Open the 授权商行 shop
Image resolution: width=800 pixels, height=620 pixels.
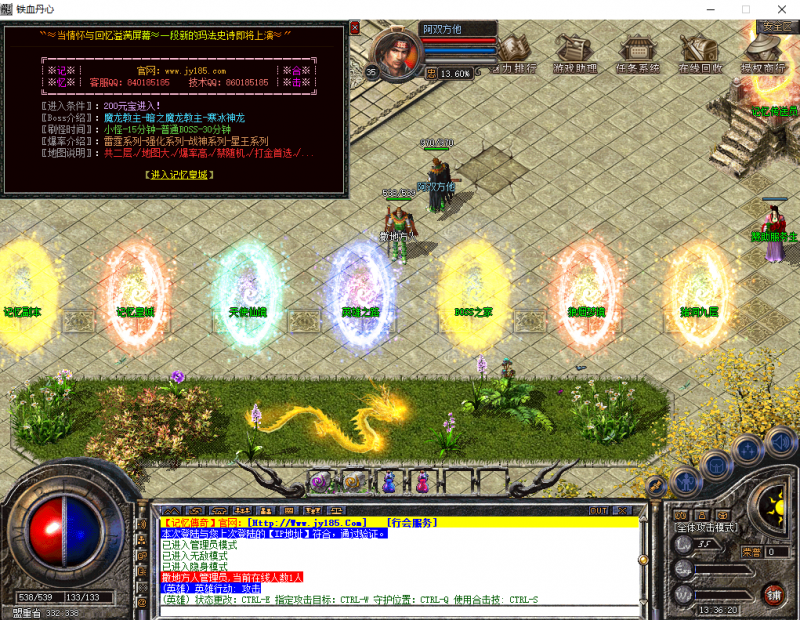pos(762,53)
